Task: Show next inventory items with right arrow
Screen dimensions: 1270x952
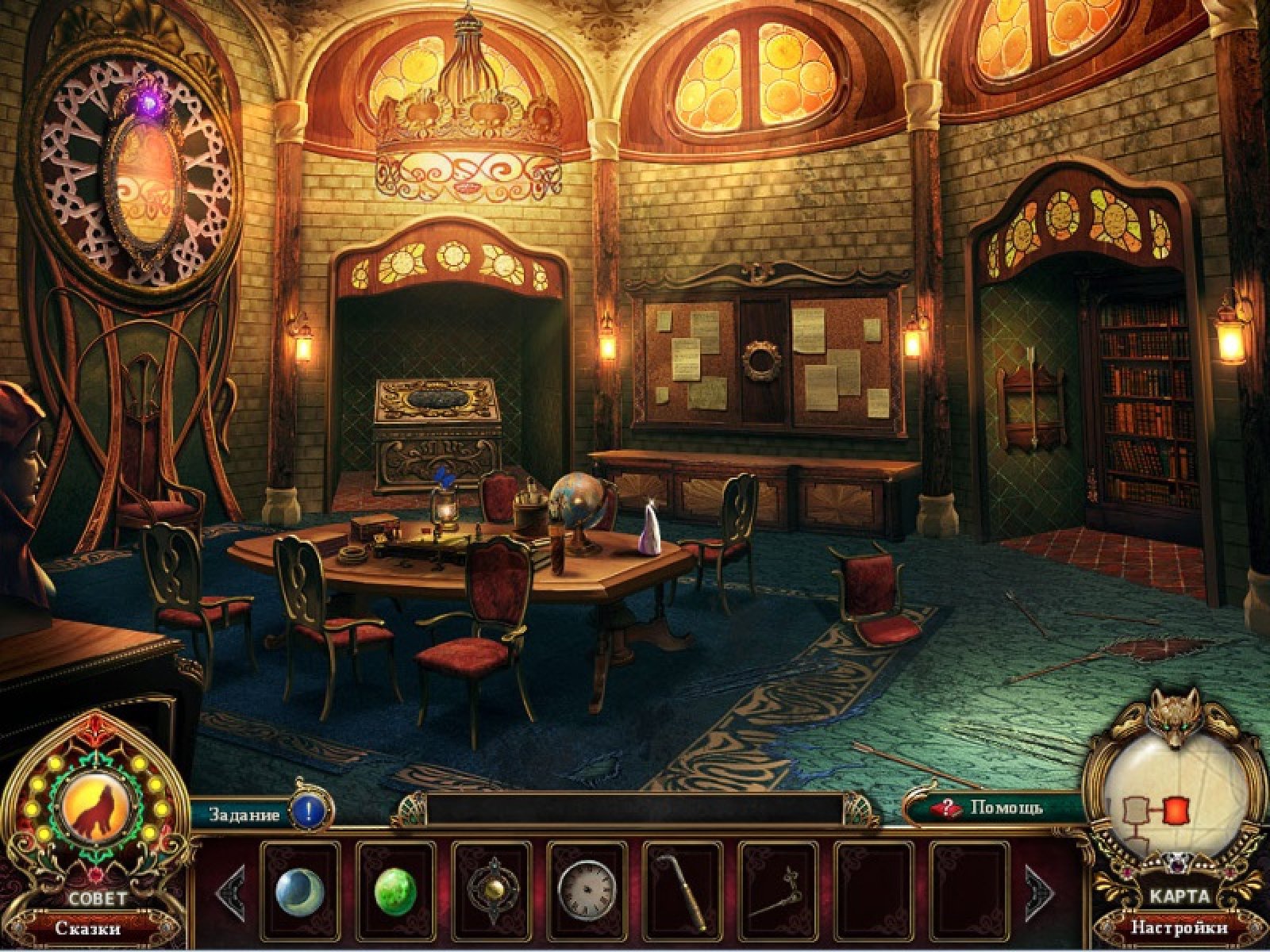Action: click(1039, 892)
